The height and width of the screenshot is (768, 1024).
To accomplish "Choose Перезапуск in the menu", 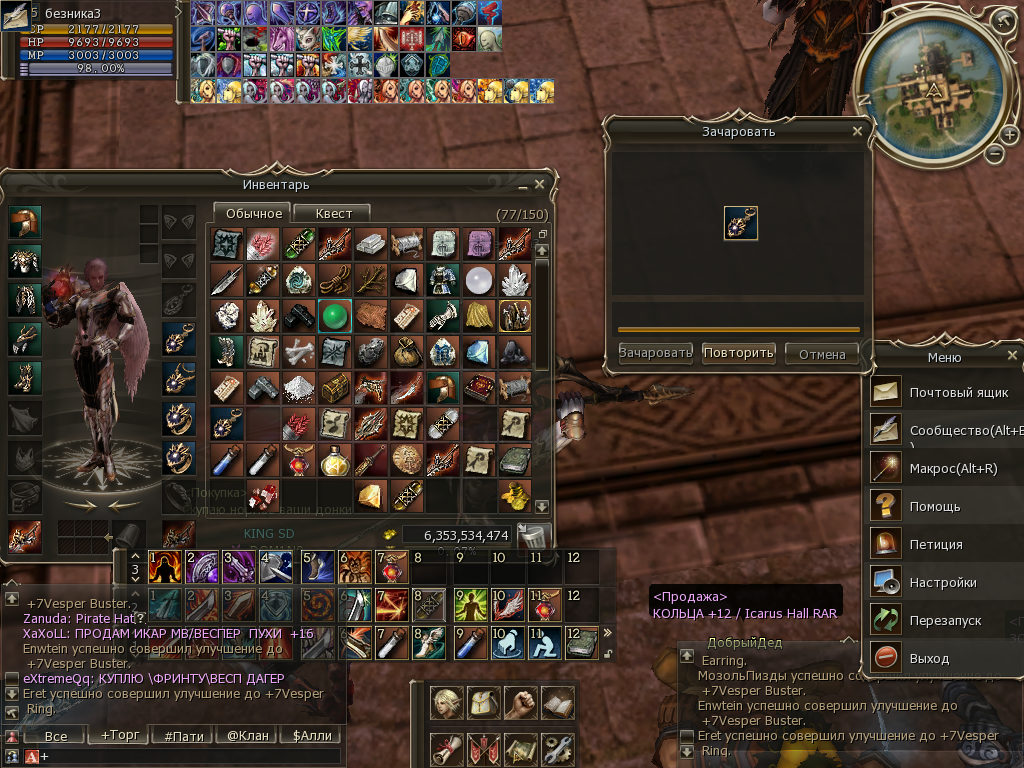I will [x=945, y=621].
